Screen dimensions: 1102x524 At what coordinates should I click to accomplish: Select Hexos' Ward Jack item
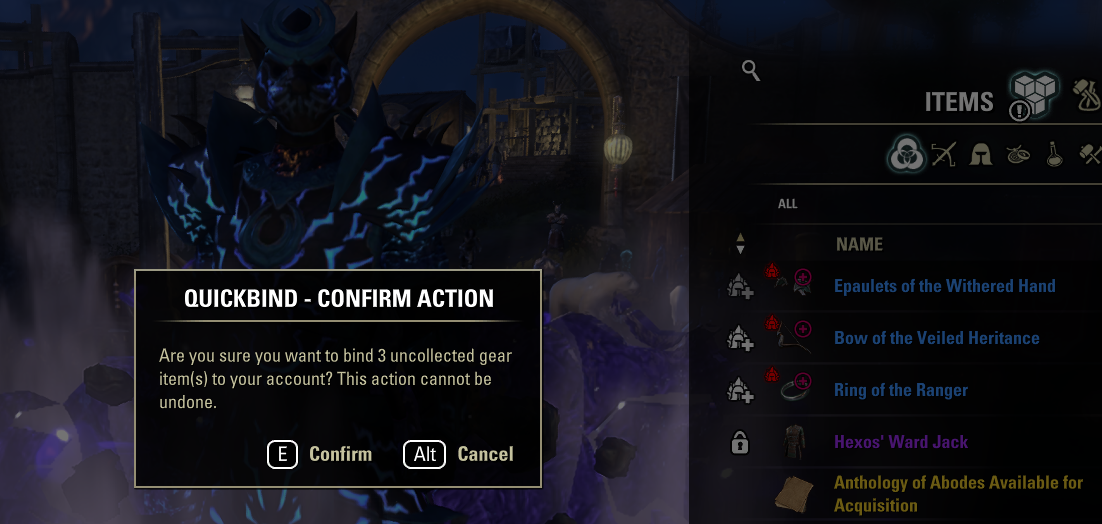click(900, 442)
